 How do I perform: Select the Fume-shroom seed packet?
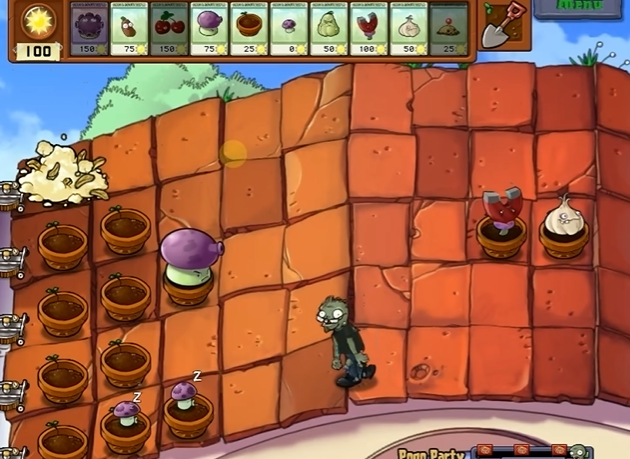(x=210, y=27)
